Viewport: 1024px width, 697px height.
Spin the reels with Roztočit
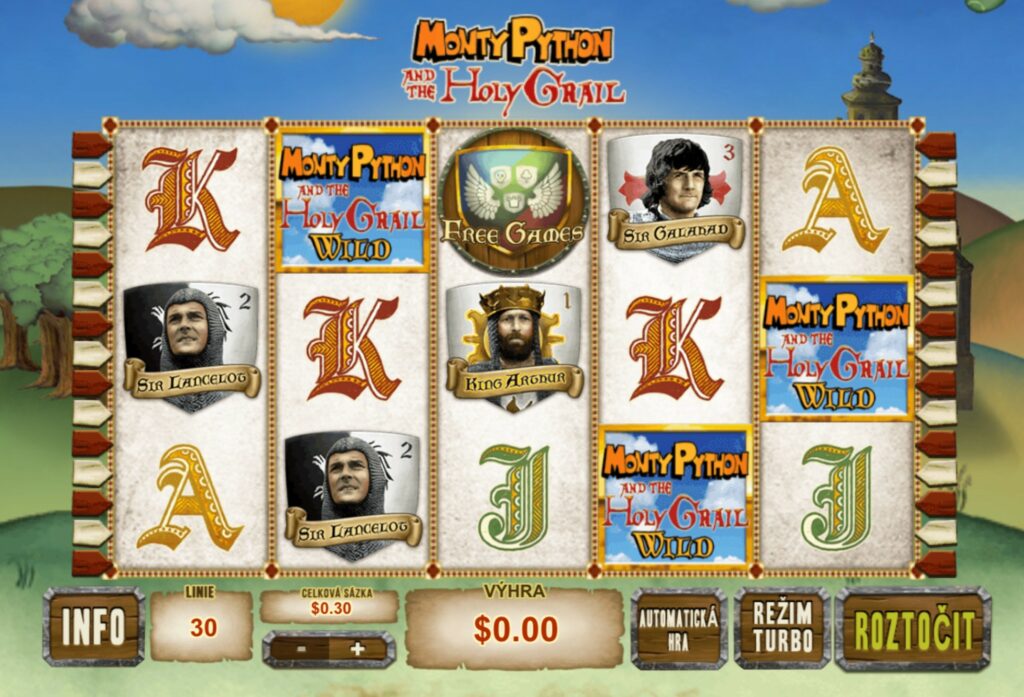click(x=913, y=629)
